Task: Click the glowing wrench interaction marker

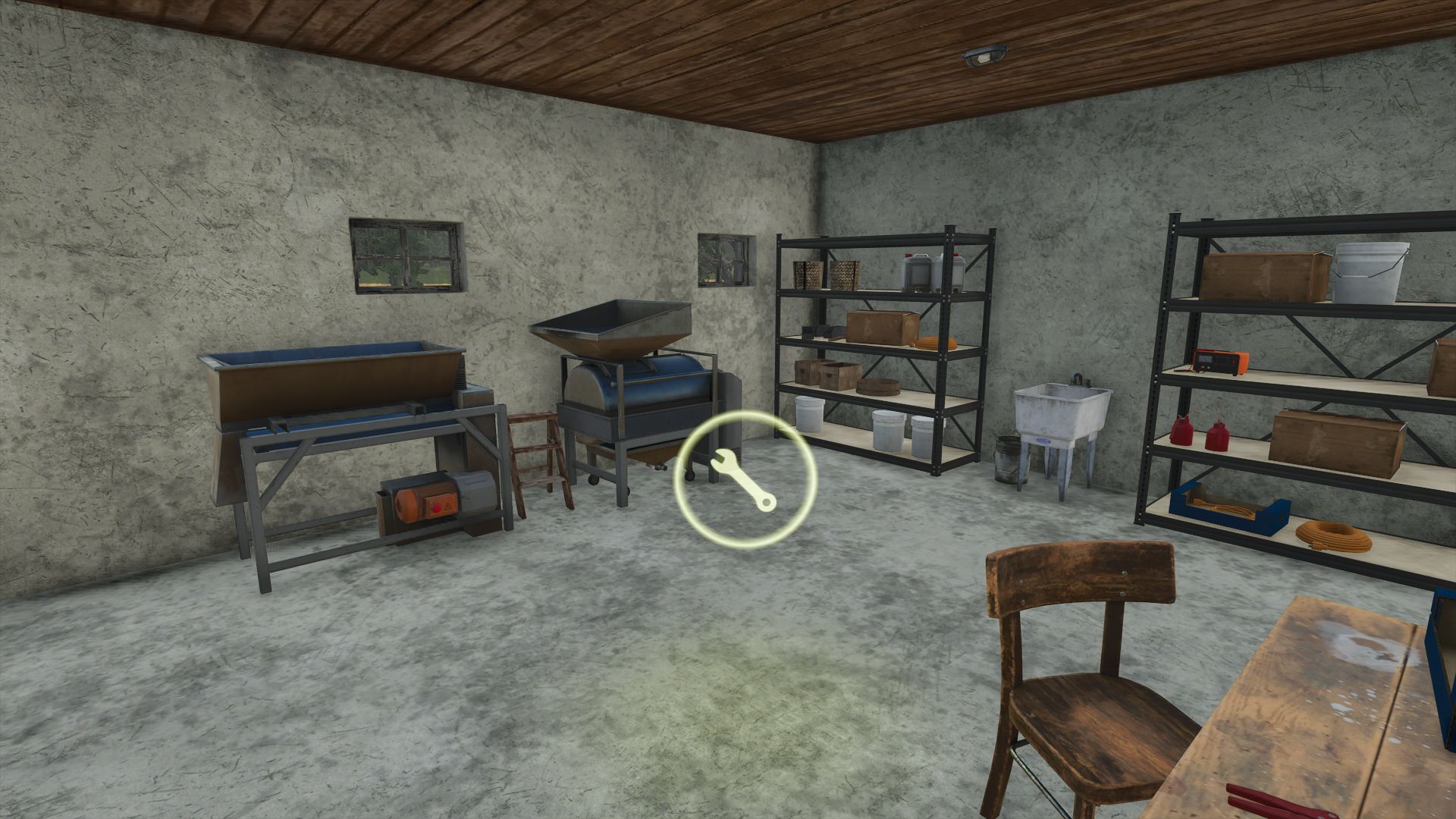Action: point(745,479)
